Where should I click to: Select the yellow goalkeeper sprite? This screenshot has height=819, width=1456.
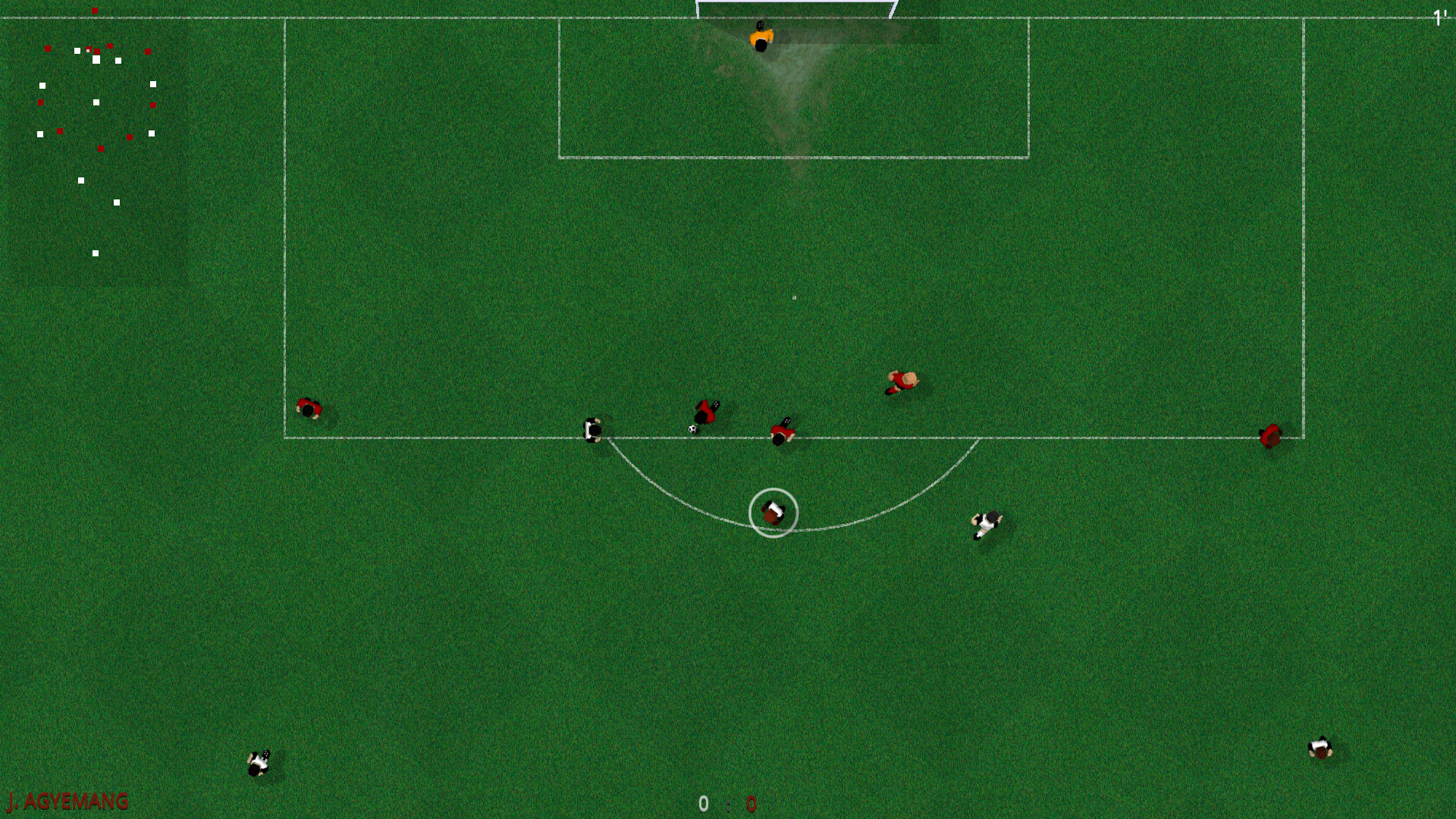tap(761, 36)
